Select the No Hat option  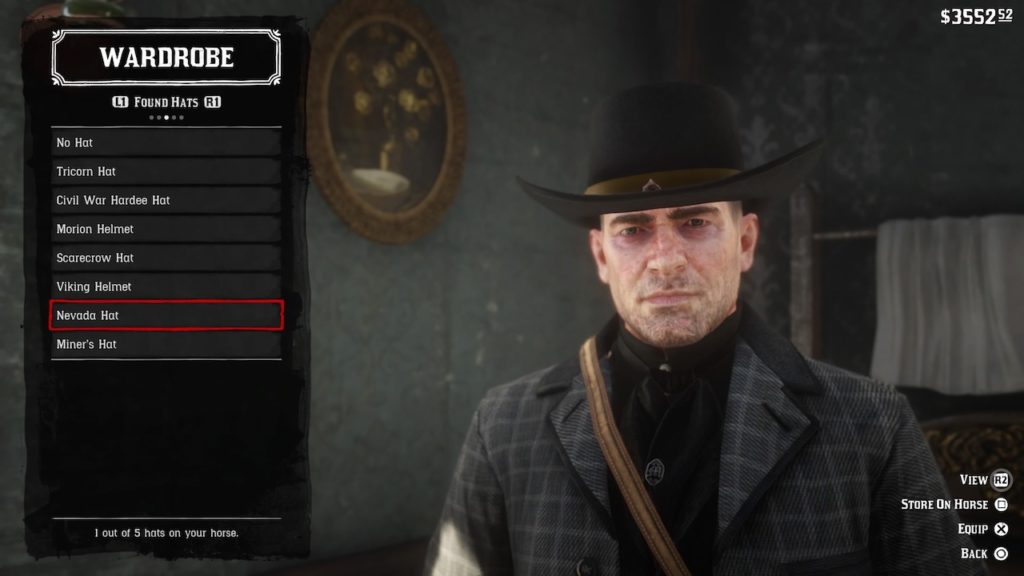(166, 143)
